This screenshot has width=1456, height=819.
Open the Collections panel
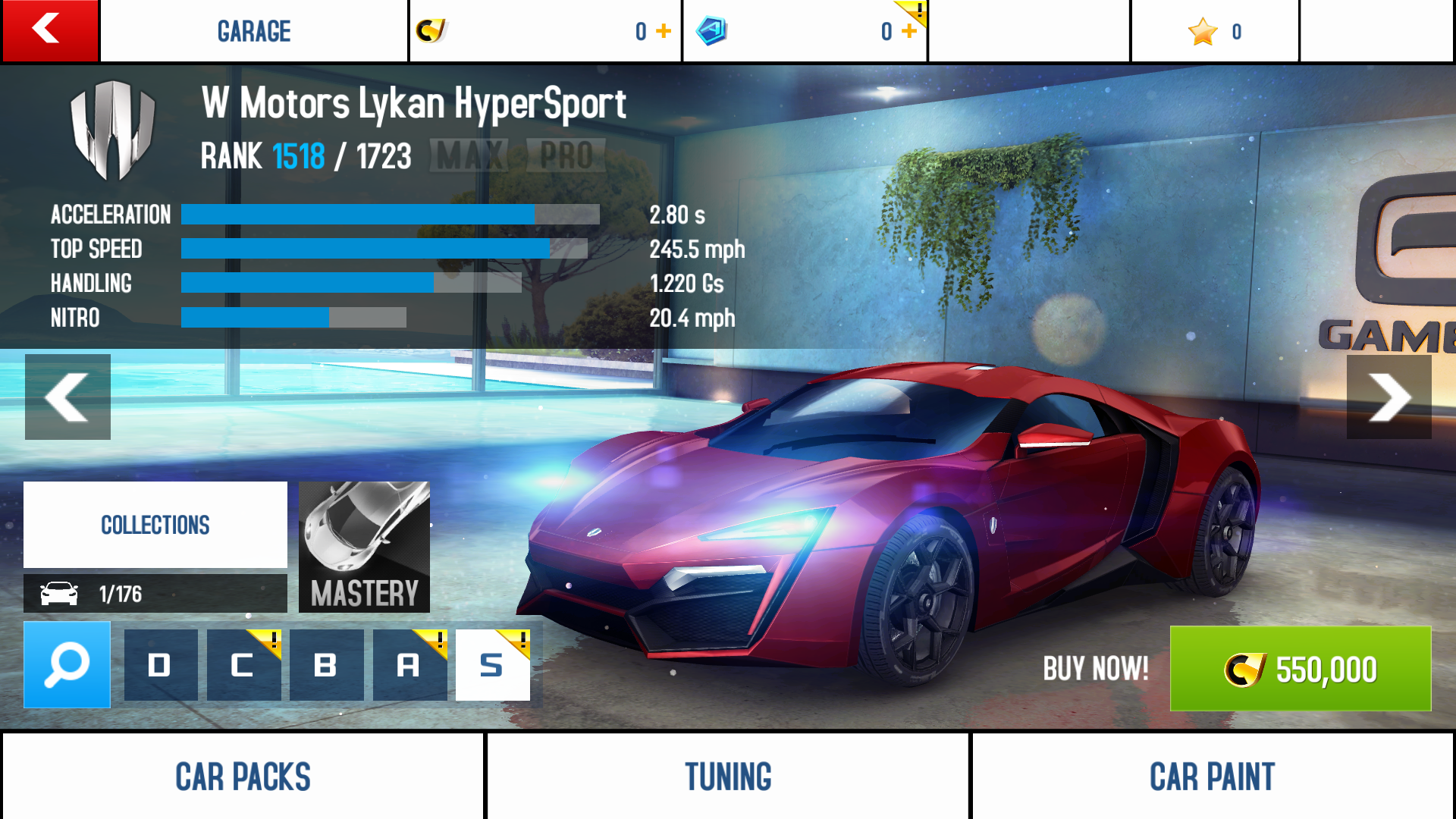pyautogui.click(x=155, y=525)
